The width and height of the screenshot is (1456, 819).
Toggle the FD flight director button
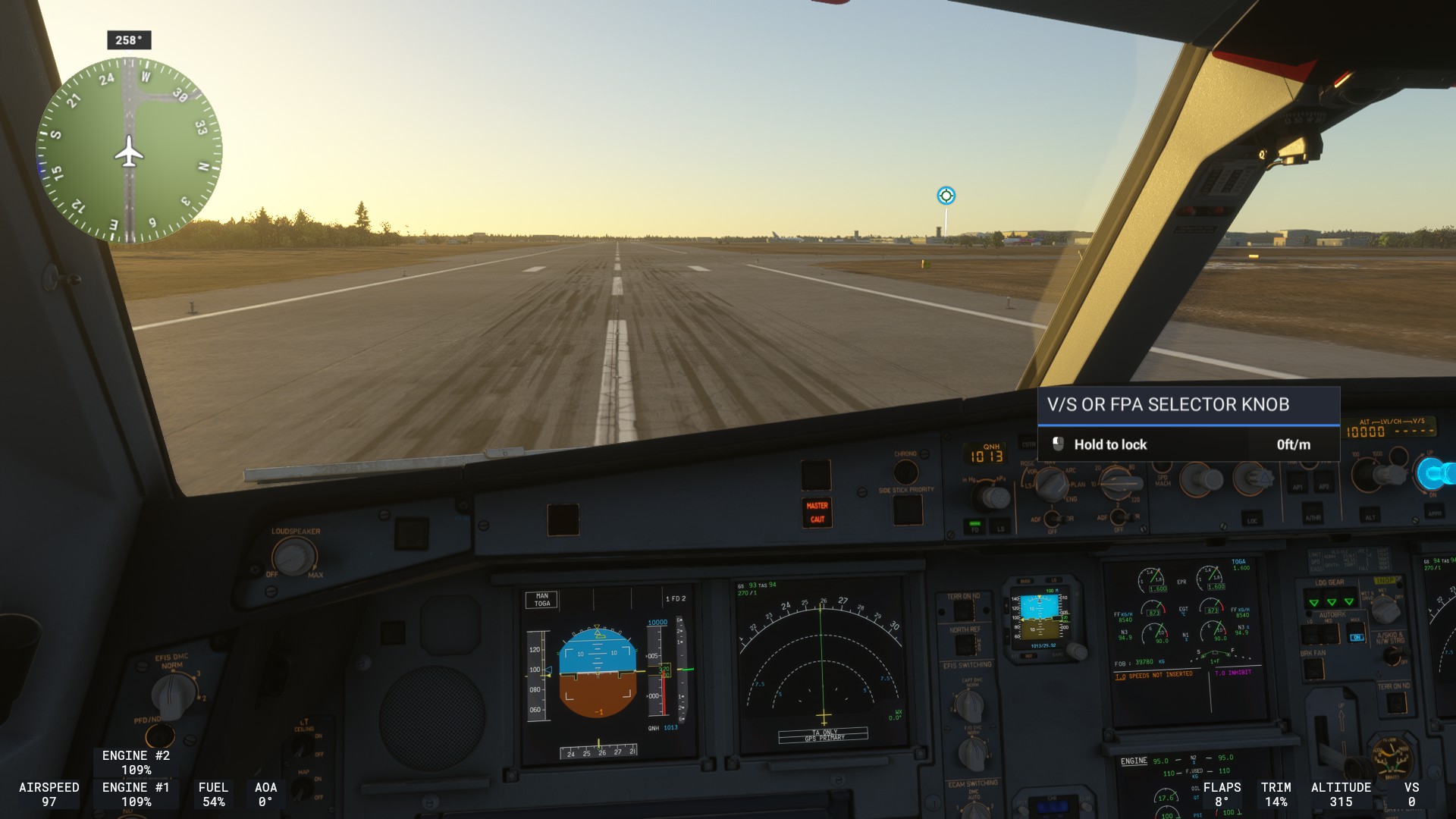(x=975, y=526)
